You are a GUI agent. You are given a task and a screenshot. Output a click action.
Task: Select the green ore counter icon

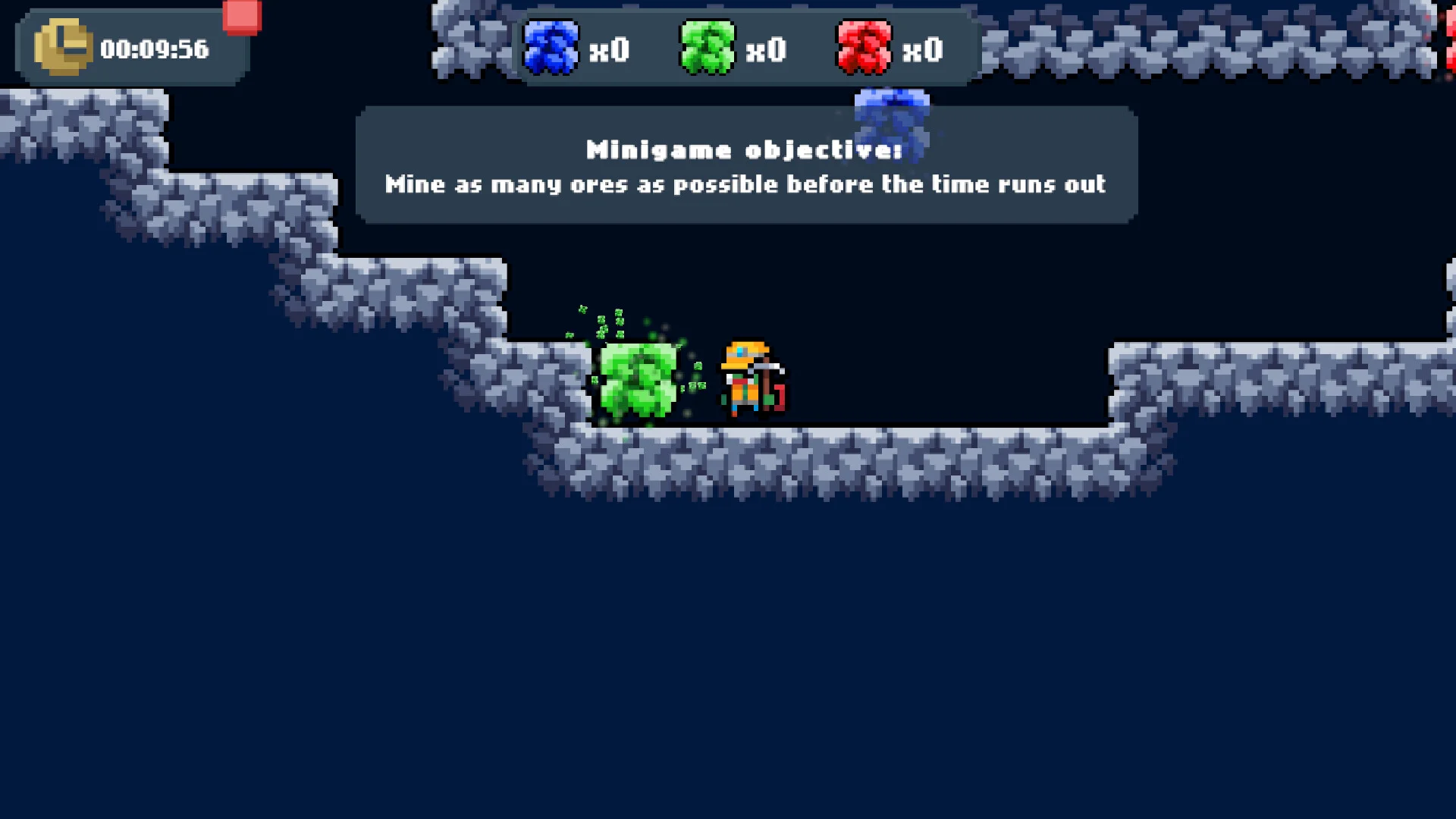click(x=708, y=48)
